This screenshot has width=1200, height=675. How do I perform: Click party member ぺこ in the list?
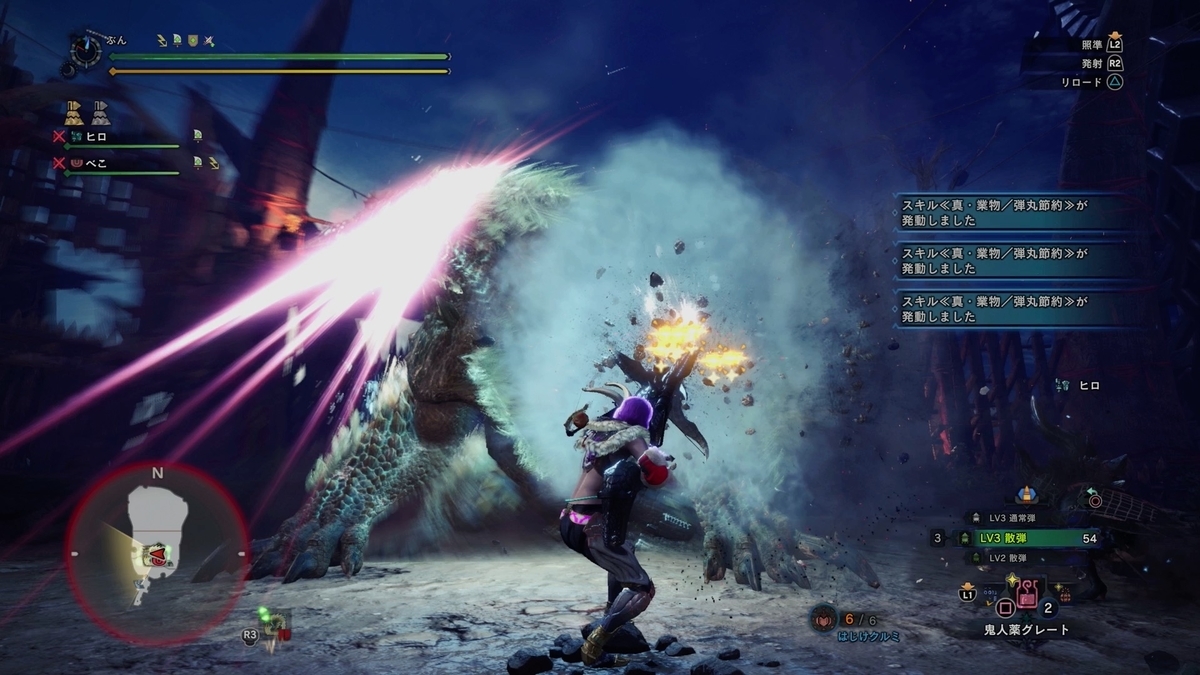[95, 161]
